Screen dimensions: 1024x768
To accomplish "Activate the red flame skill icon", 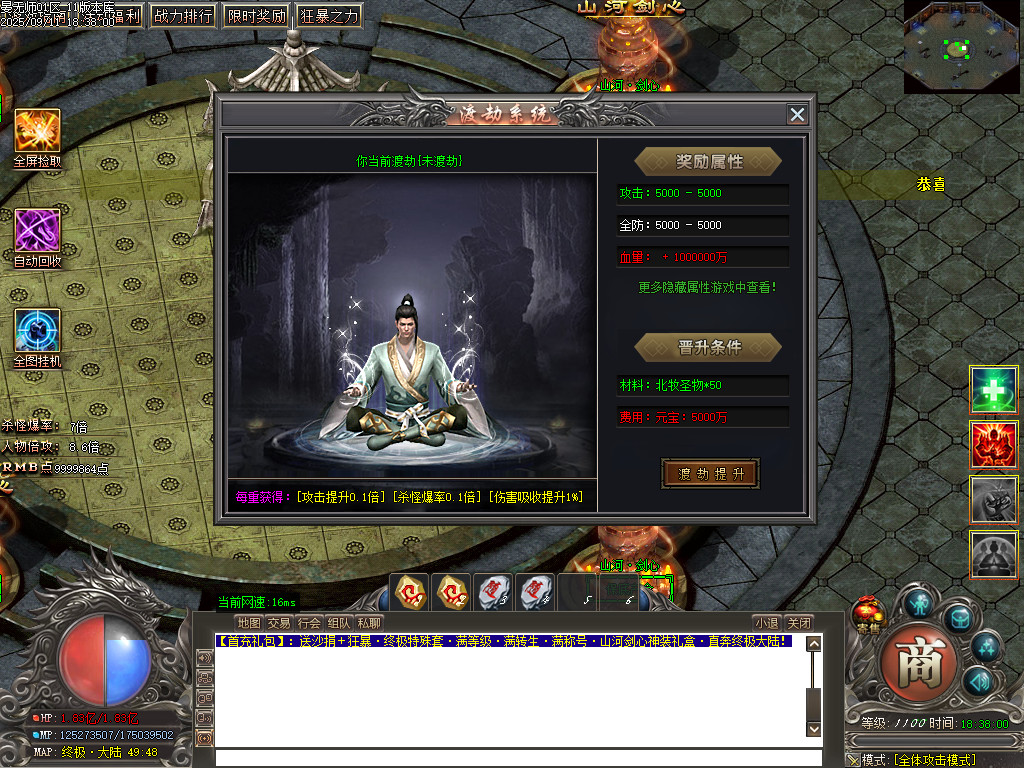I will tap(993, 444).
